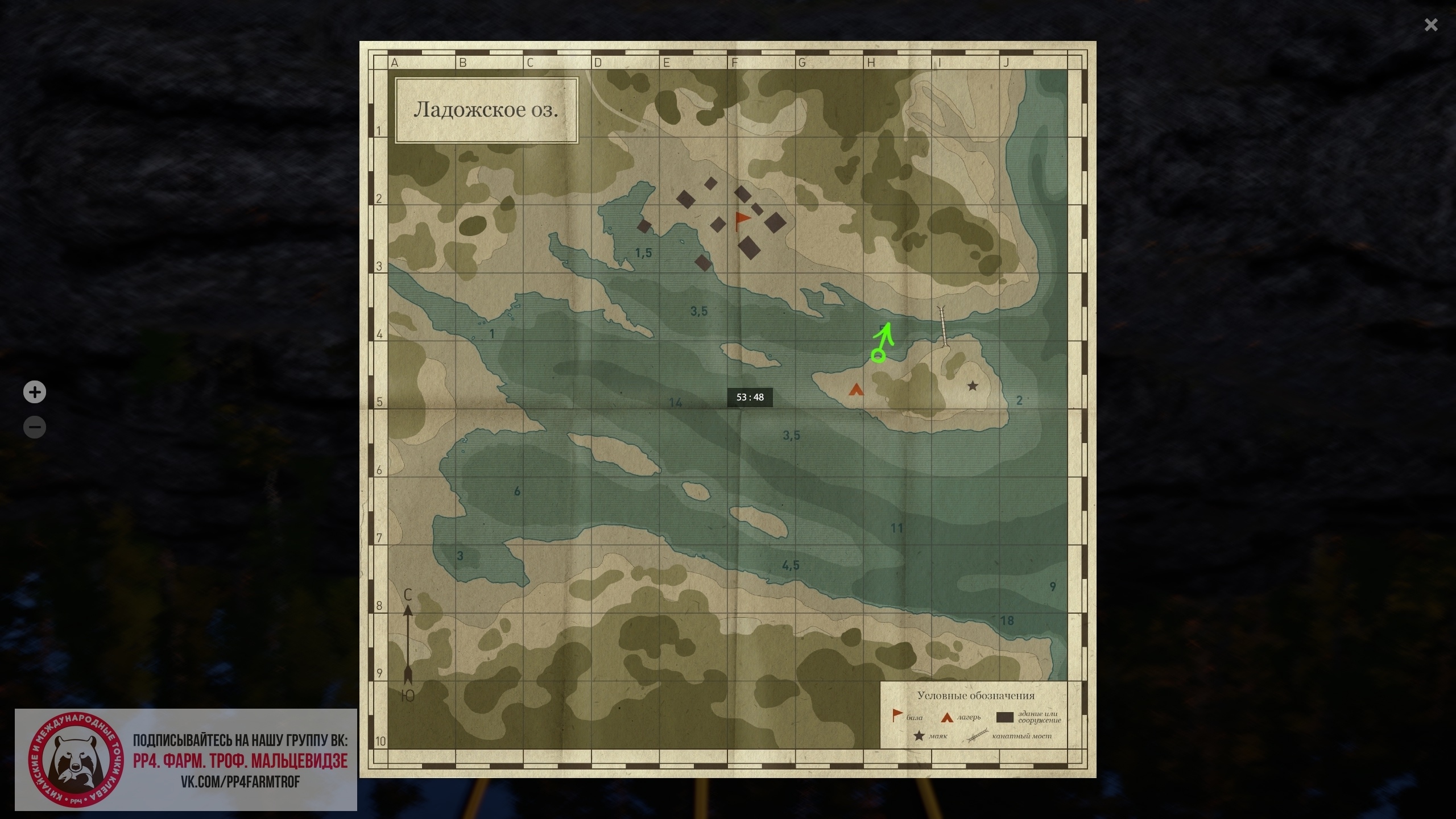Open the vk.com/pp4farmtrof banner link

(x=240, y=782)
